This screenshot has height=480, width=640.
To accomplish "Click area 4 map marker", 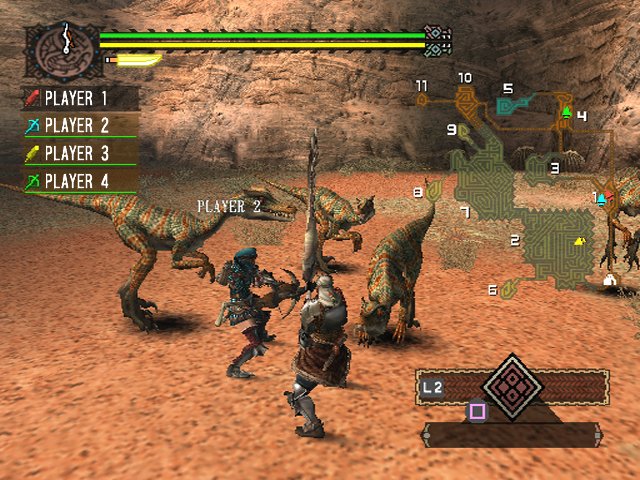I will click(x=581, y=116).
